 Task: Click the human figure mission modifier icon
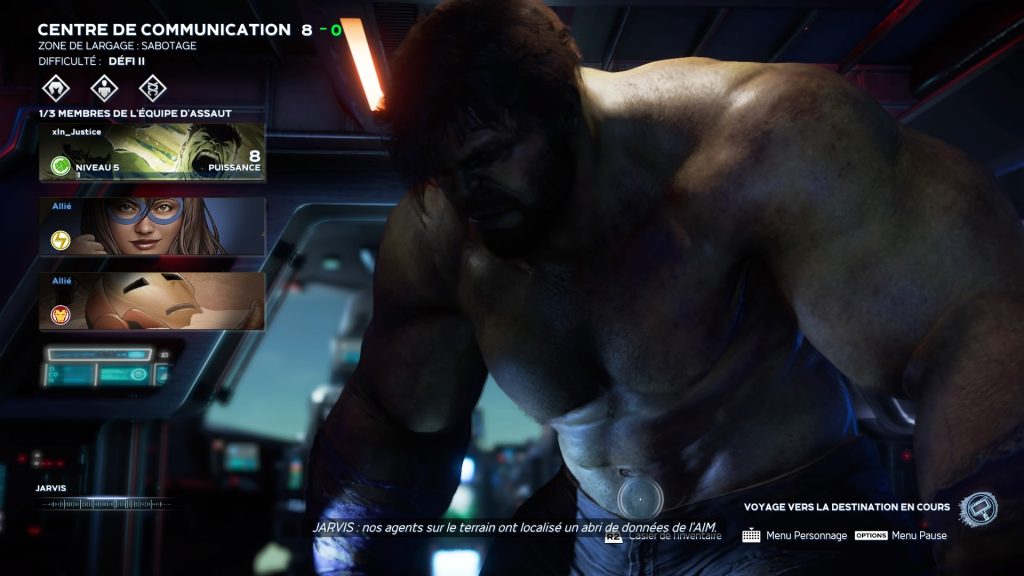coord(104,88)
